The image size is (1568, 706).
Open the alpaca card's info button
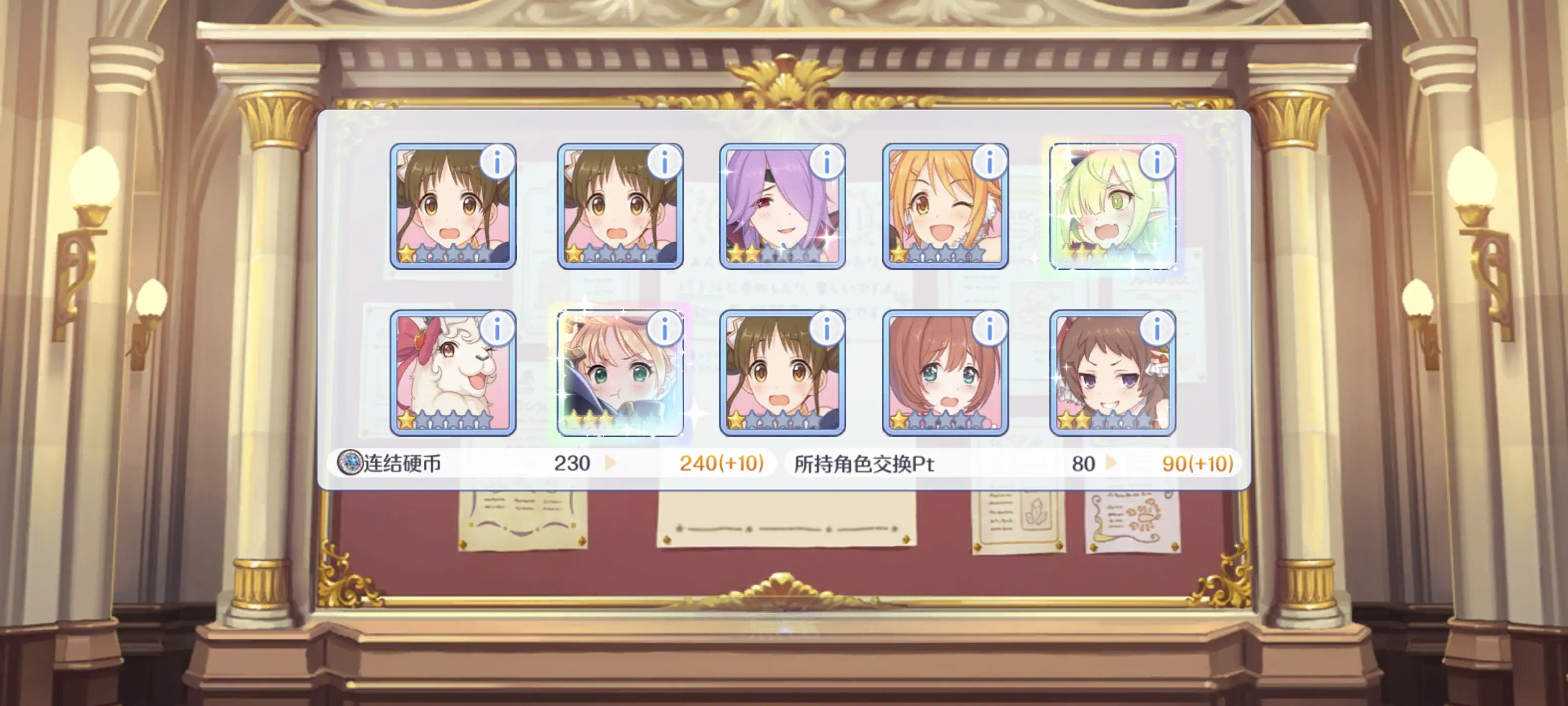point(497,329)
